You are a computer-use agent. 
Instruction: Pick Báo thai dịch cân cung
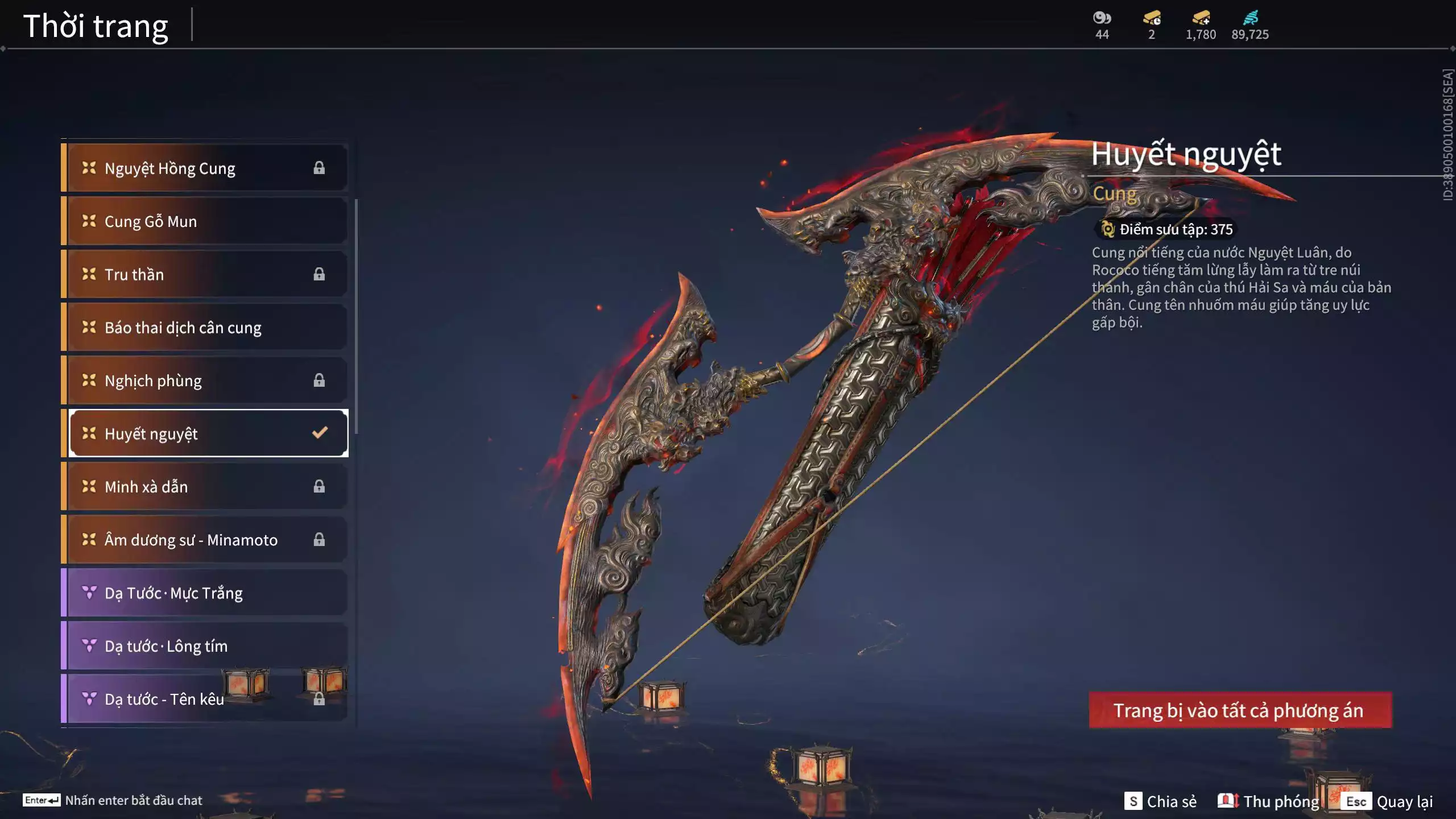point(205,328)
